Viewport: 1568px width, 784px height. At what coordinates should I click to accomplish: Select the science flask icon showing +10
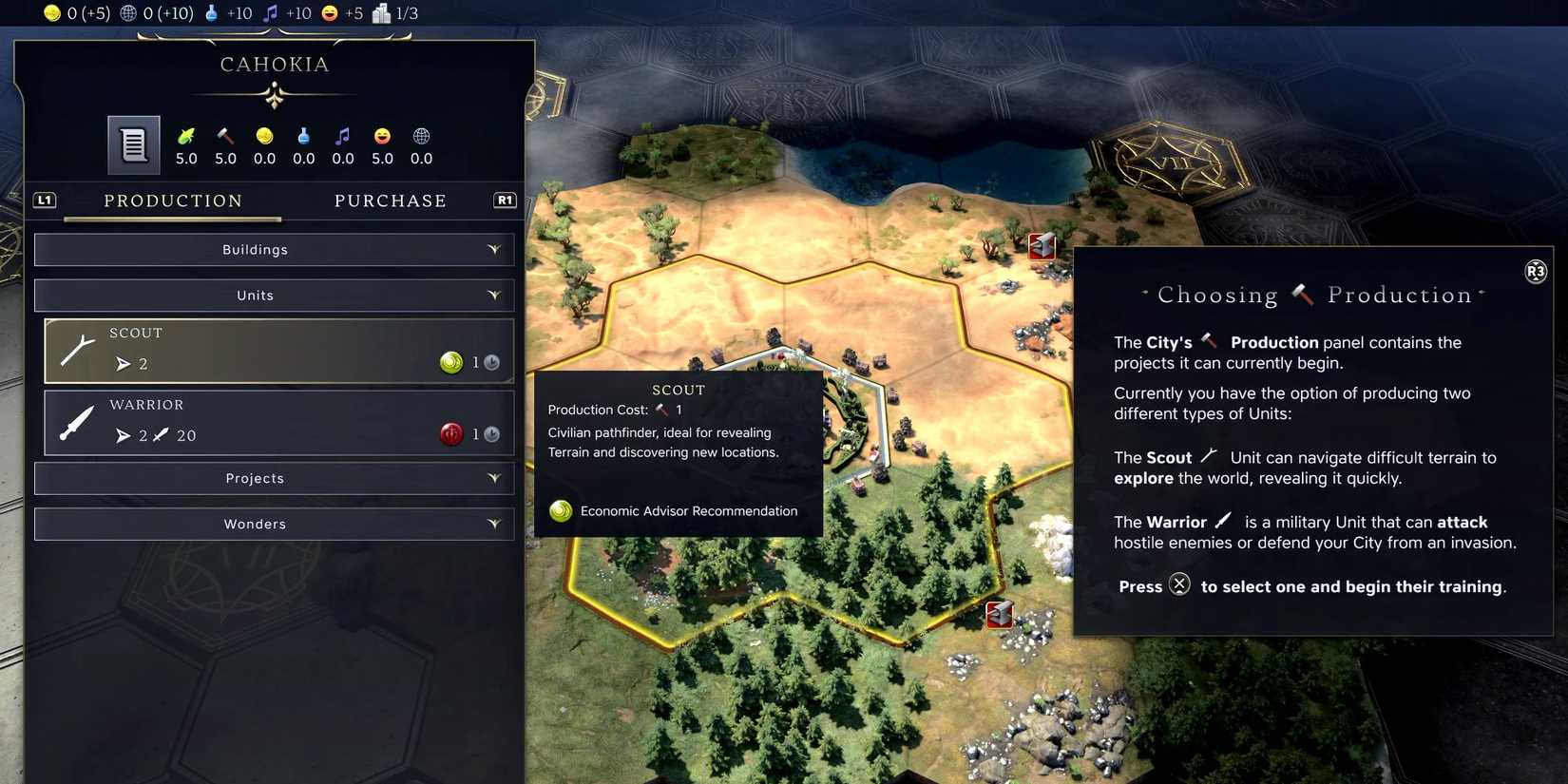point(211,13)
